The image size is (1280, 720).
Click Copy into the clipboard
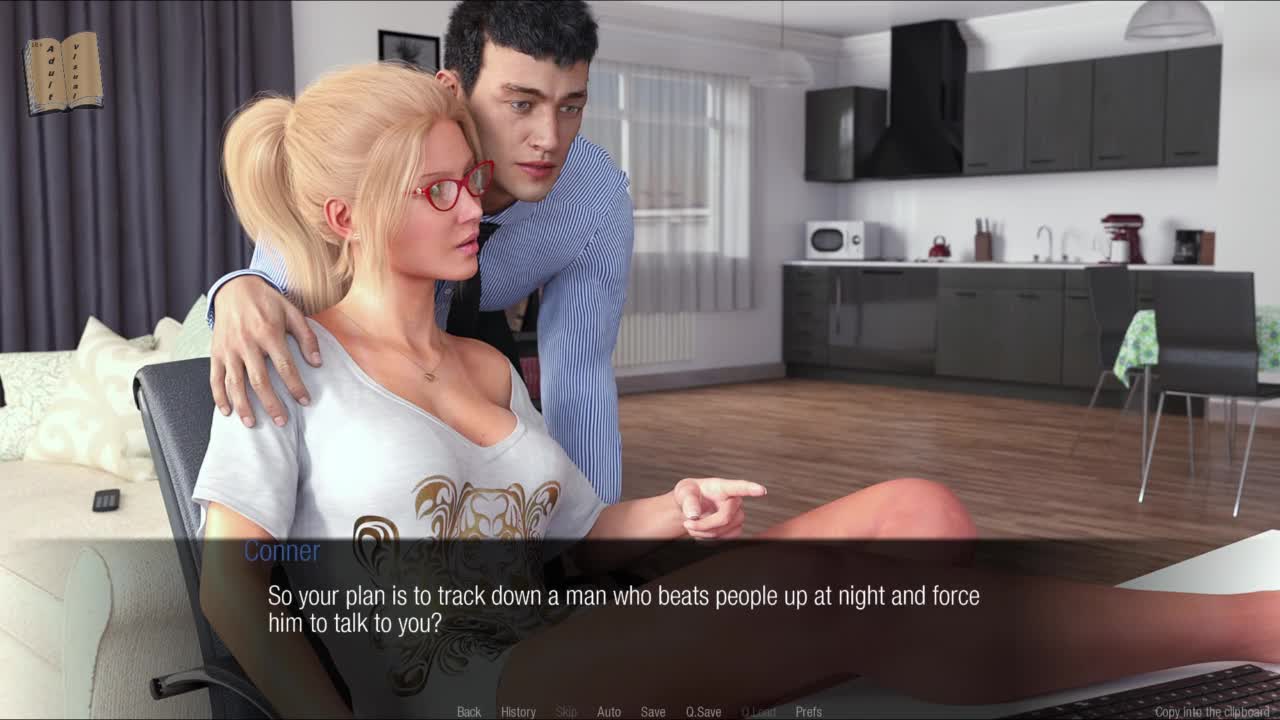click(1211, 712)
